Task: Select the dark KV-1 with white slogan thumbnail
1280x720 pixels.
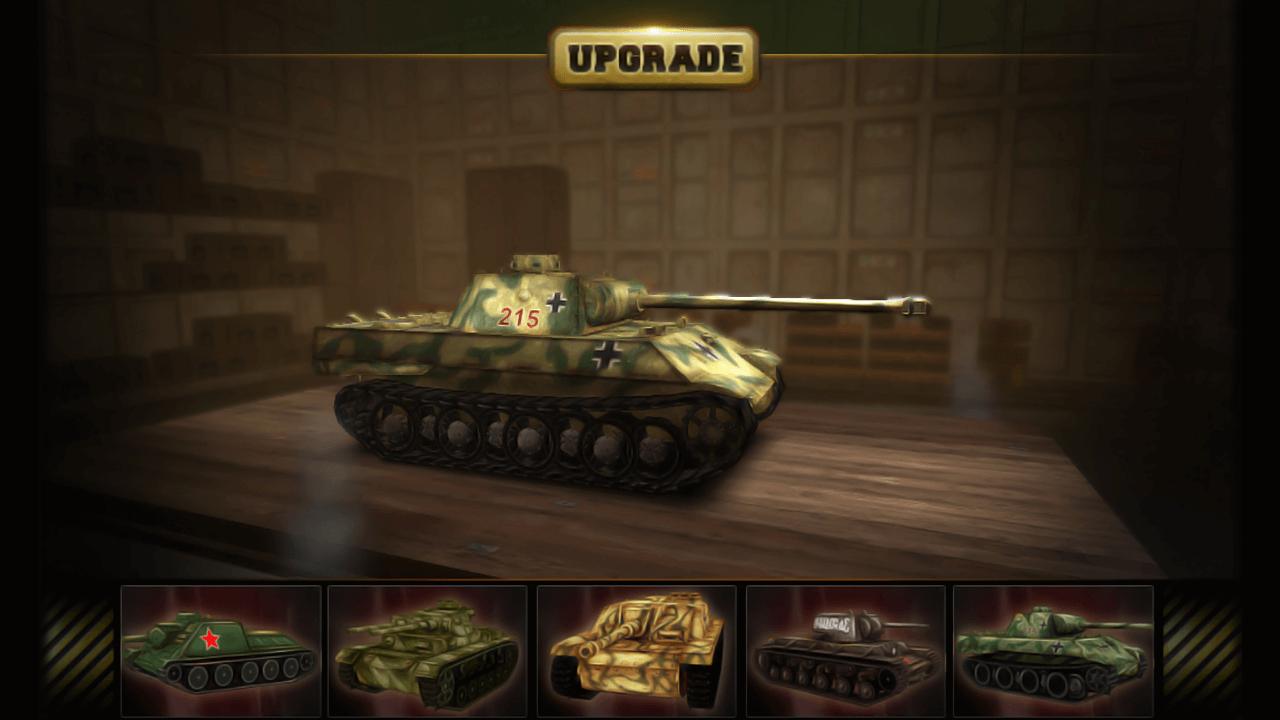Action: click(845, 652)
